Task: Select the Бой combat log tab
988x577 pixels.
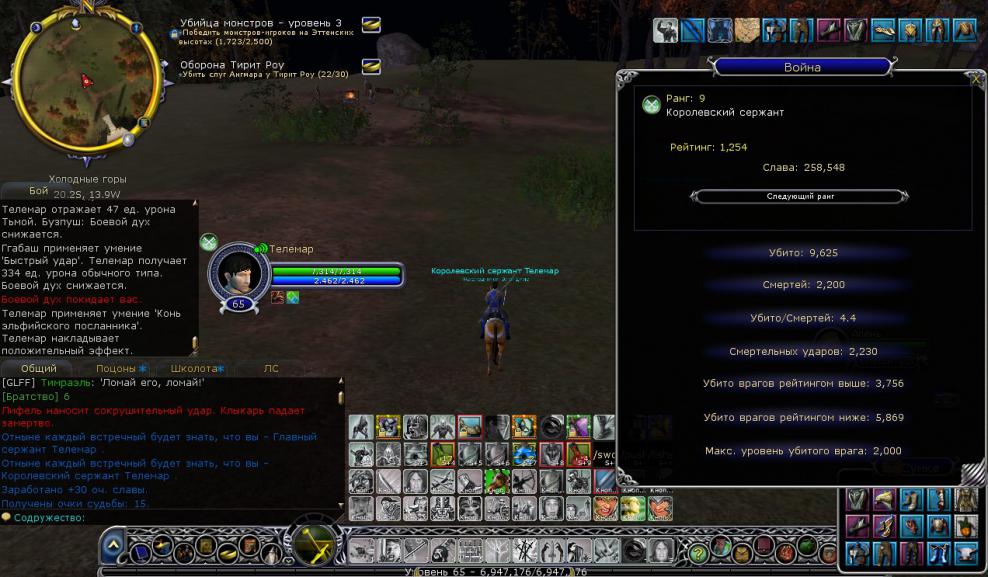Action: click(38, 190)
